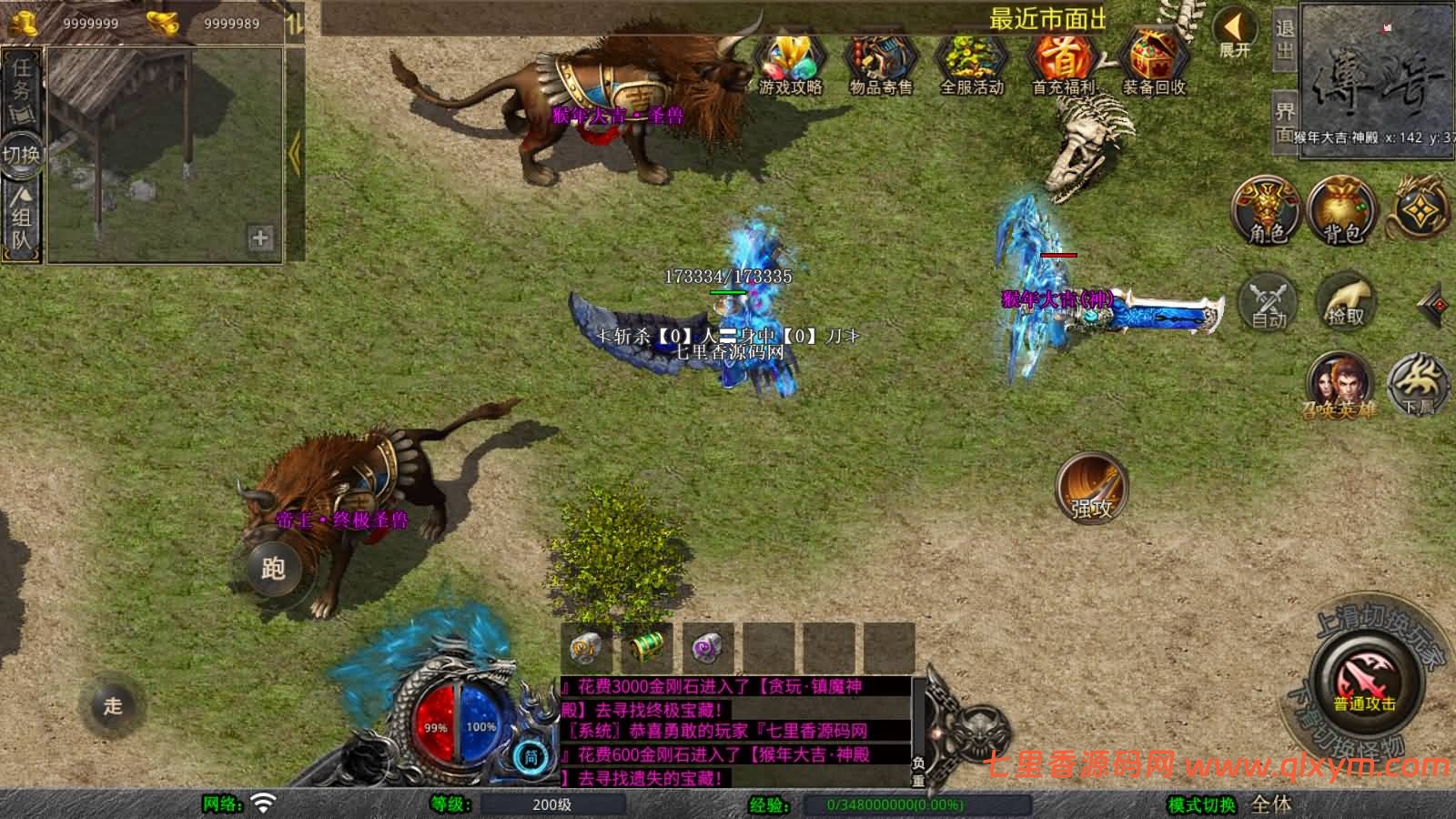Open the 首充福利 first-recharge bonus
Screen dimensions: 1456x819
click(x=1063, y=62)
